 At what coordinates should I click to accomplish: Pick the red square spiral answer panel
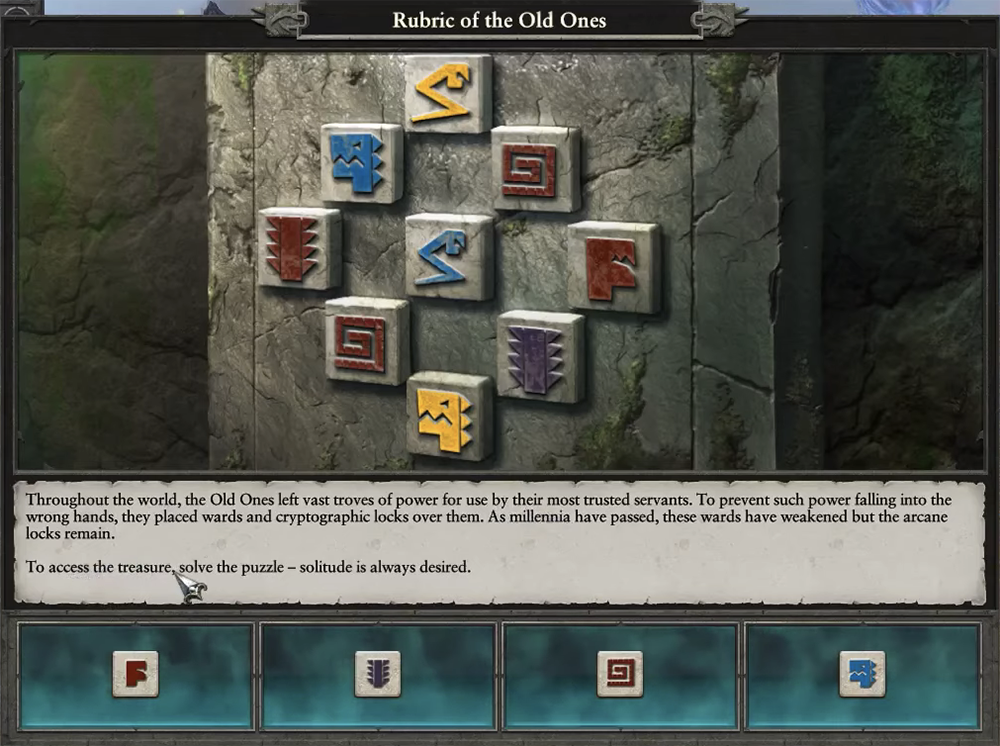pyautogui.click(x=620, y=675)
